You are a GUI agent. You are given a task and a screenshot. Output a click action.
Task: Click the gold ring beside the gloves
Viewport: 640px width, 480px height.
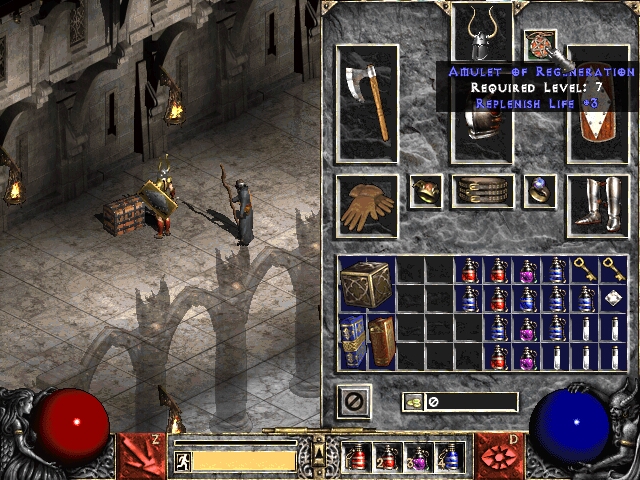click(x=426, y=191)
